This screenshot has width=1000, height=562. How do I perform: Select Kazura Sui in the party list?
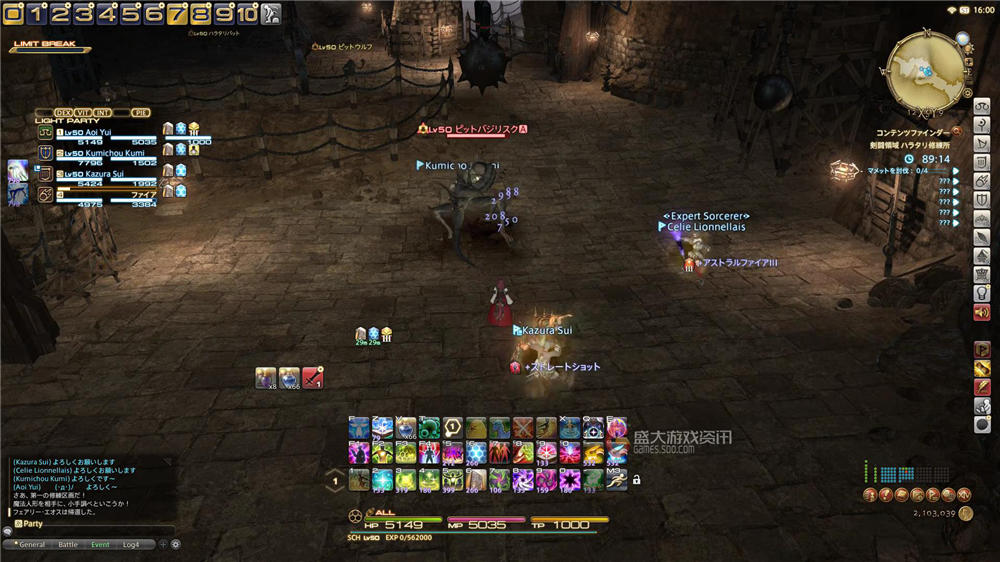click(90, 174)
